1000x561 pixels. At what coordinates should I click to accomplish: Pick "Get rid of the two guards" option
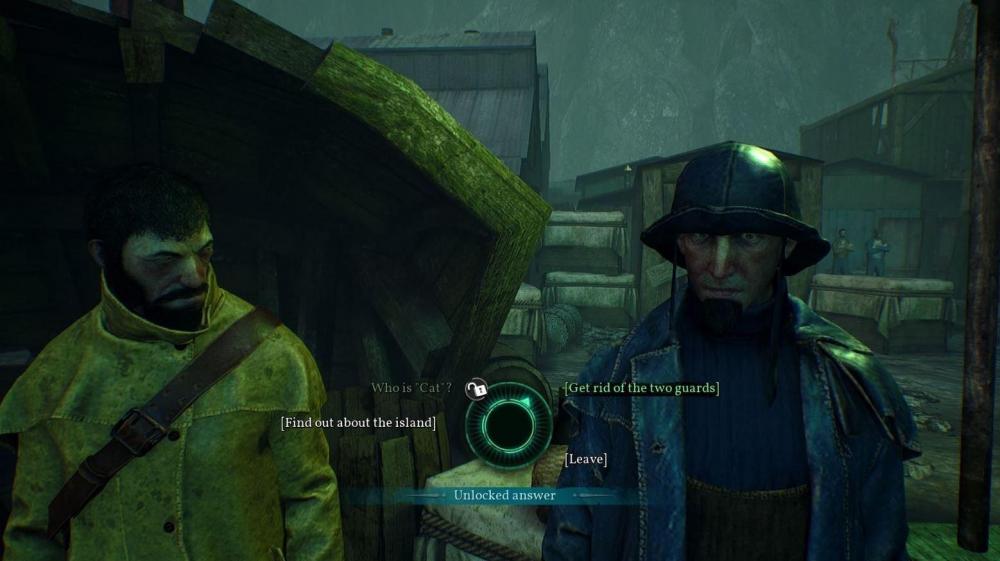tap(642, 388)
